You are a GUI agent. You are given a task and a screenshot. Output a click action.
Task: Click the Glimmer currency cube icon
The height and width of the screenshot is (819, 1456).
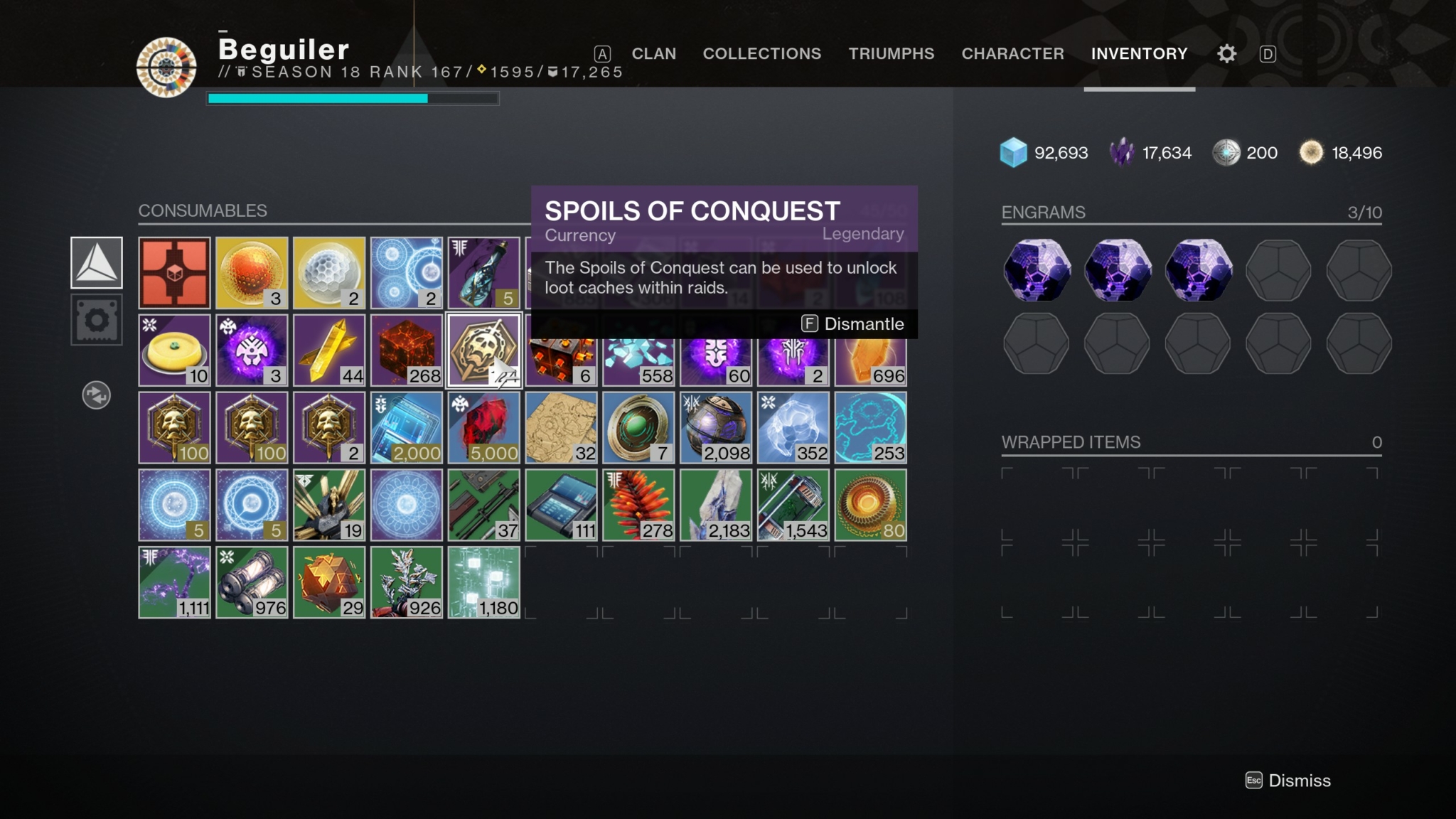click(x=1012, y=152)
